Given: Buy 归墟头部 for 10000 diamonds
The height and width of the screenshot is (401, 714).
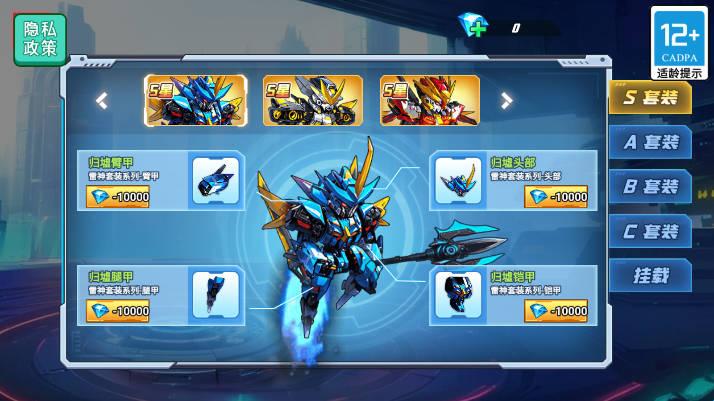Looking at the screenshot, I should [556, 197].
